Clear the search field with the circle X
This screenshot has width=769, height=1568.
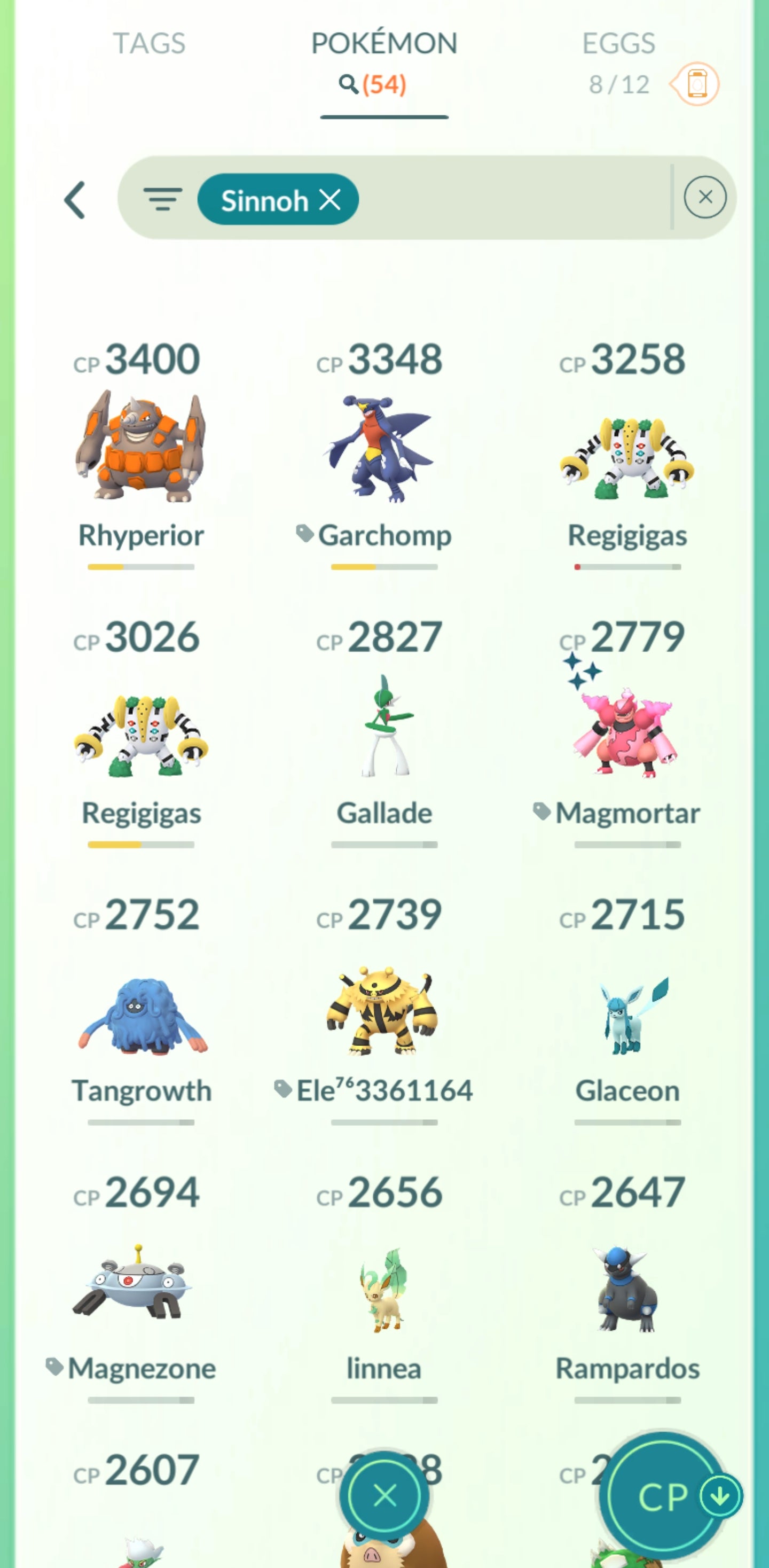pyautogui.click(x=705, y=197)
